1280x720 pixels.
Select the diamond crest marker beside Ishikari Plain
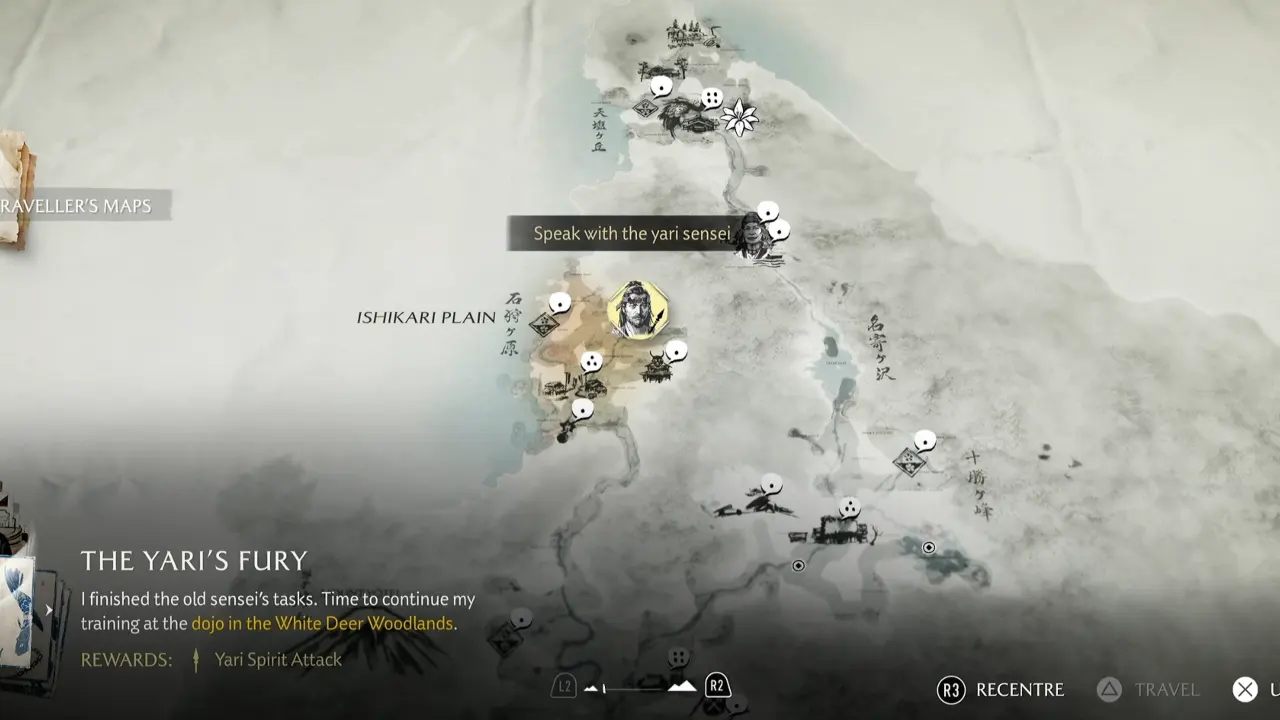tap(544, 324)
